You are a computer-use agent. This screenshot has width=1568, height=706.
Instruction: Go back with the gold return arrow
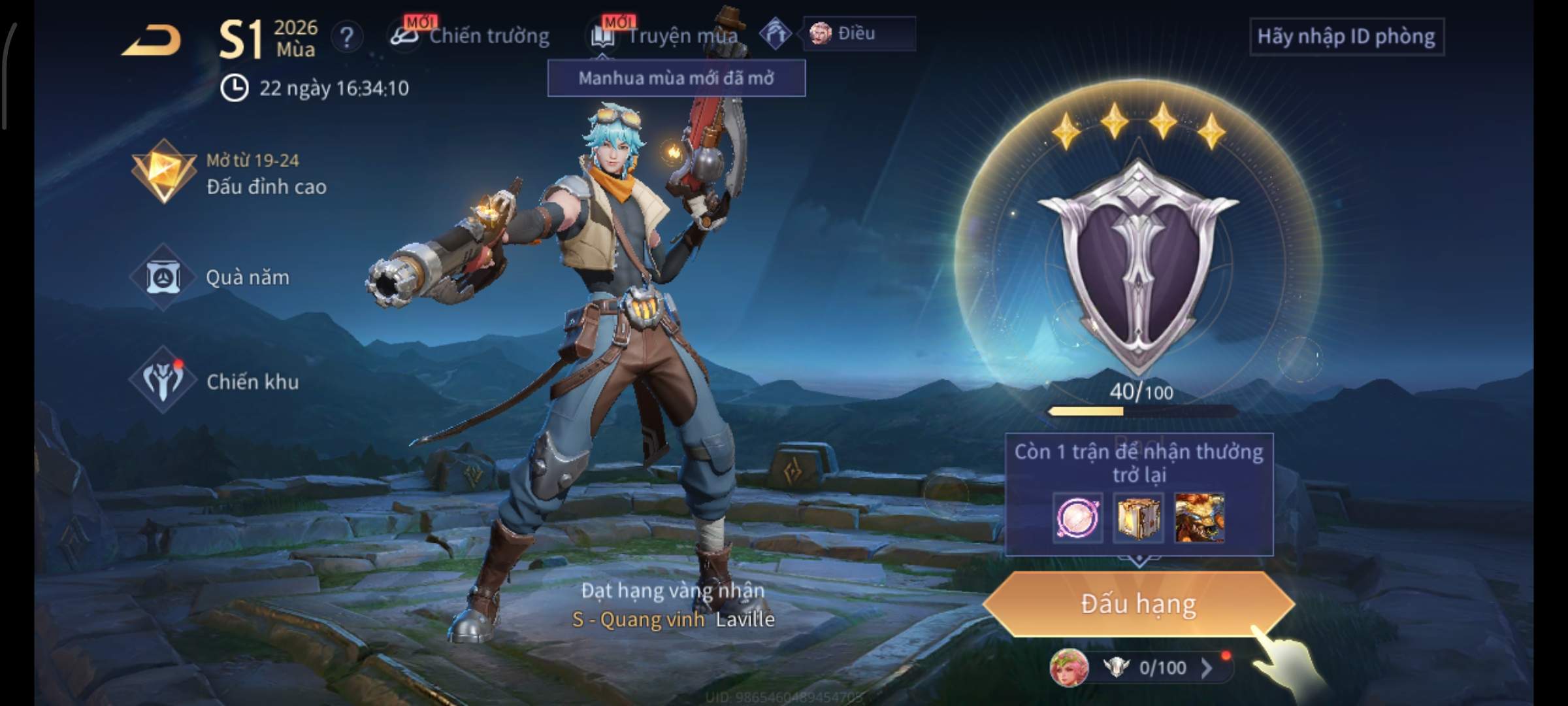pos(152,41)
